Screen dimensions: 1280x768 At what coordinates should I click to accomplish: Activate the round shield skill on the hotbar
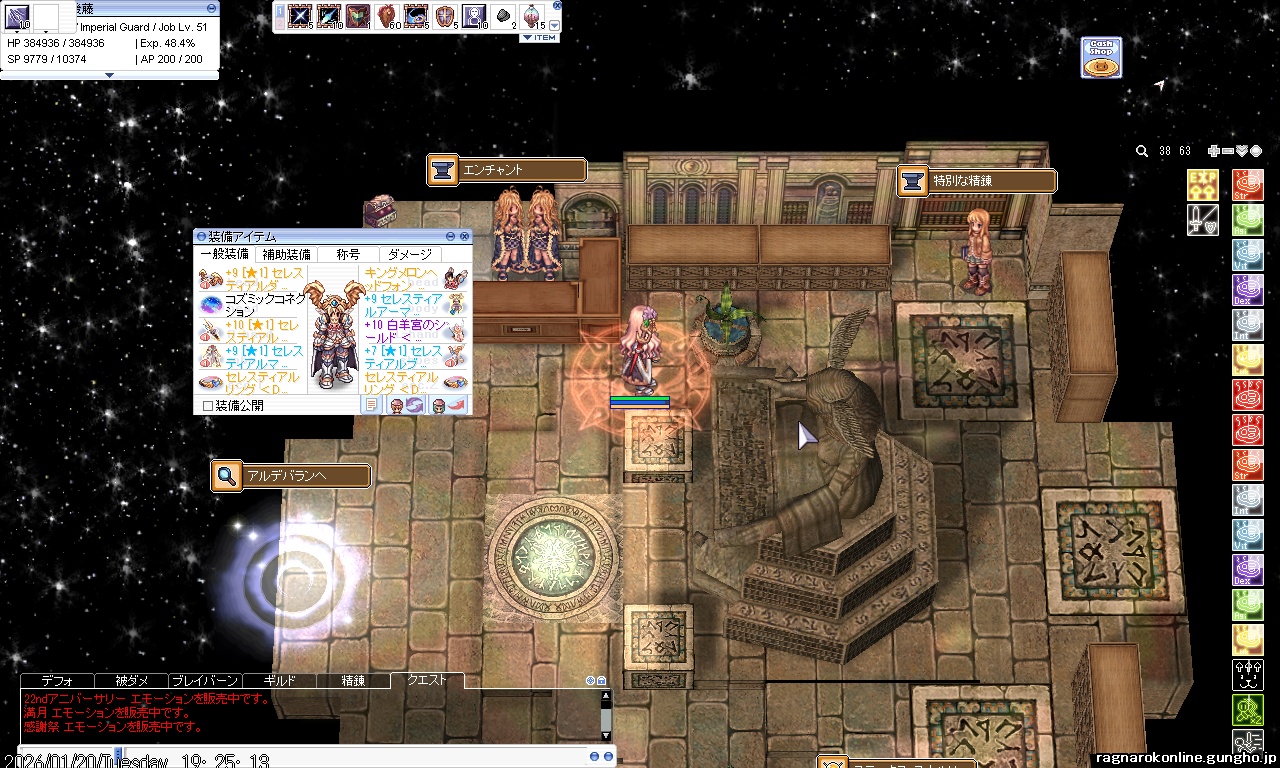point(445,16)
